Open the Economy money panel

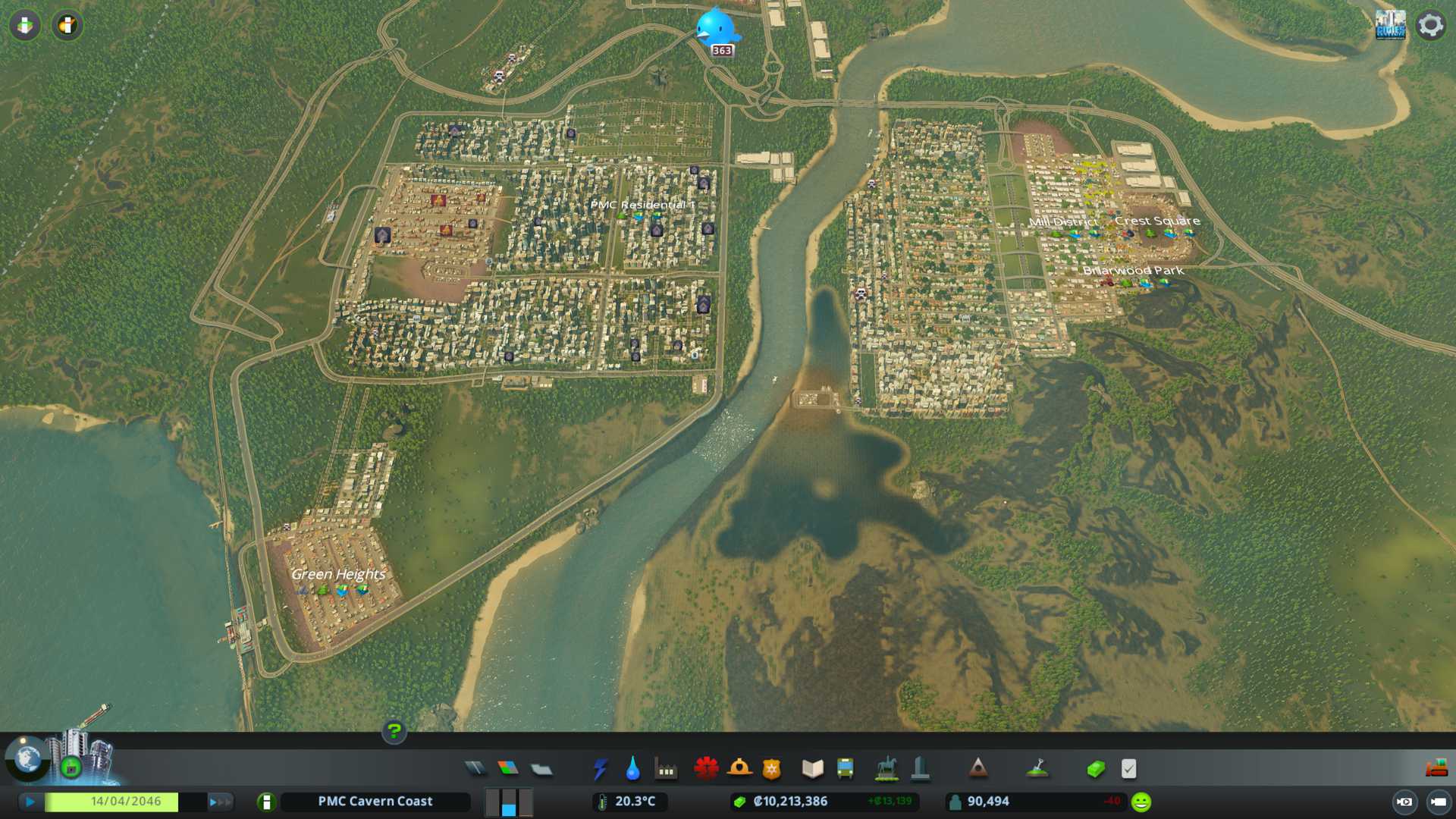tap(1095, 769)
